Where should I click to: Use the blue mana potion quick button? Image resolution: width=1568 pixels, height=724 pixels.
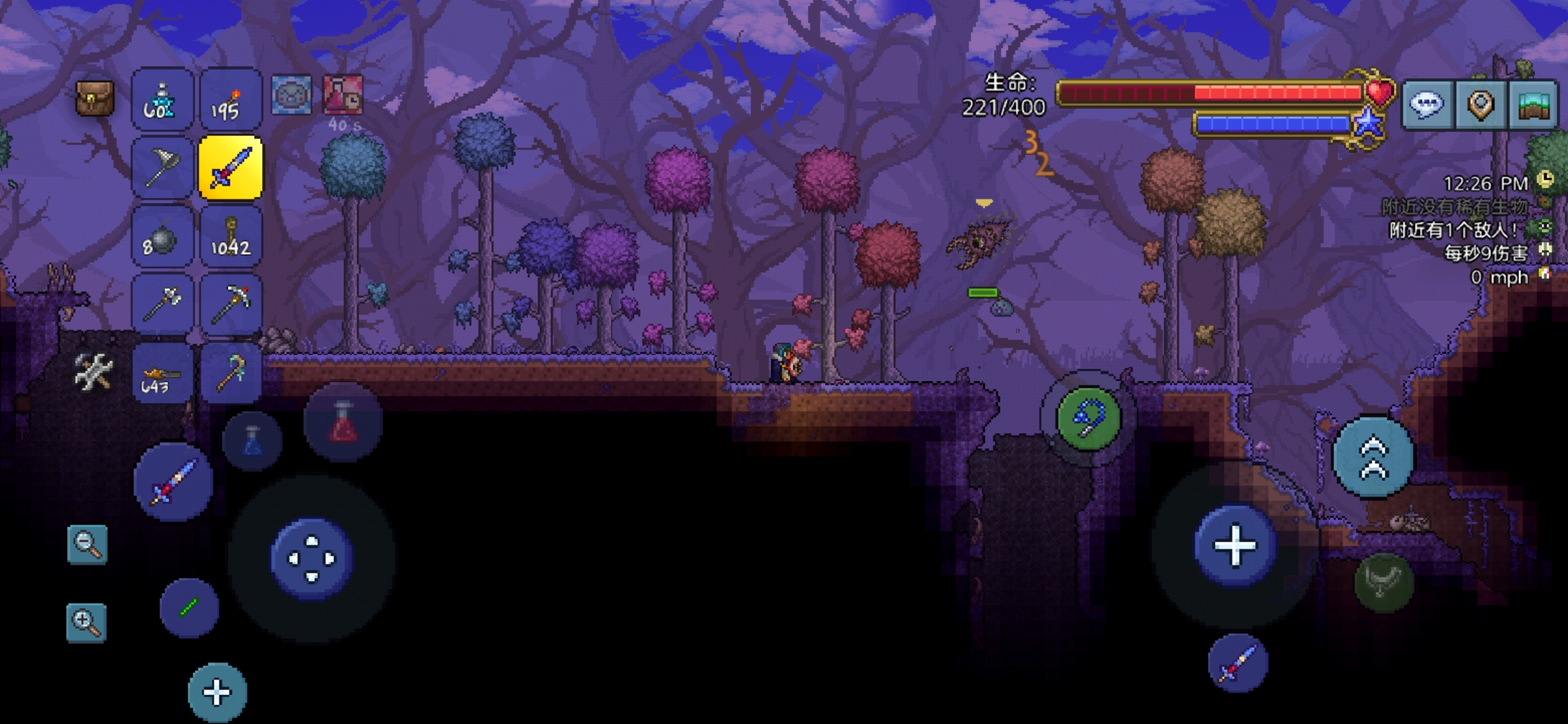[252, 440]
